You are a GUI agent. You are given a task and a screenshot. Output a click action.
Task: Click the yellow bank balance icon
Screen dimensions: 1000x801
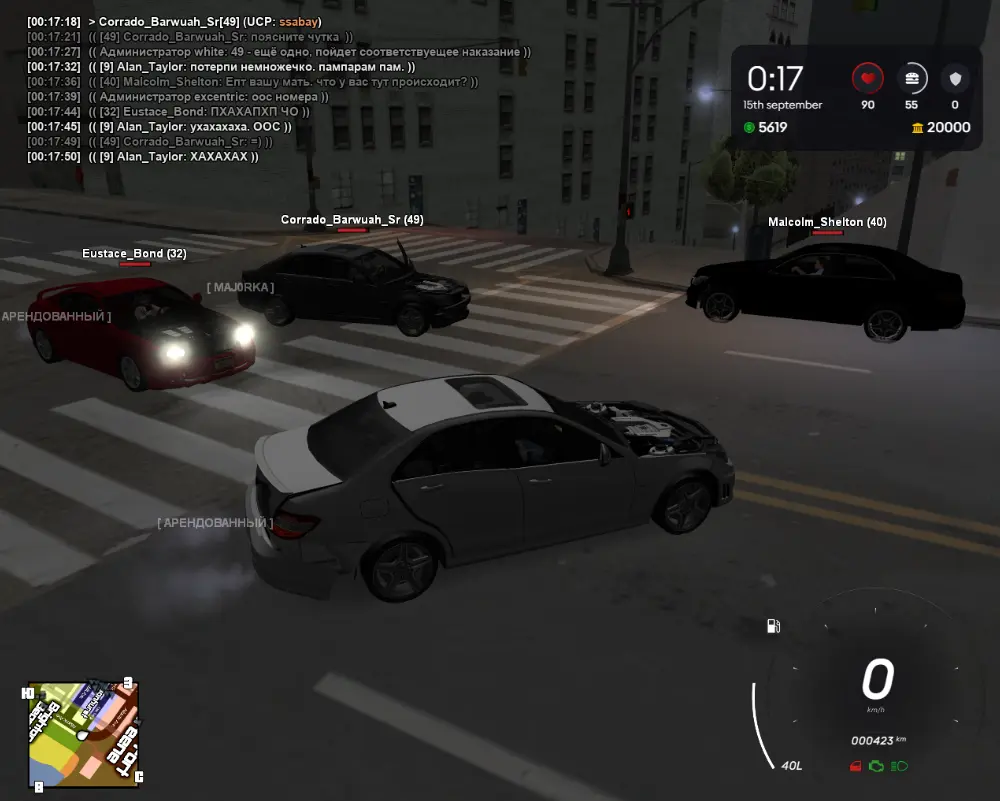click(917, 127)
